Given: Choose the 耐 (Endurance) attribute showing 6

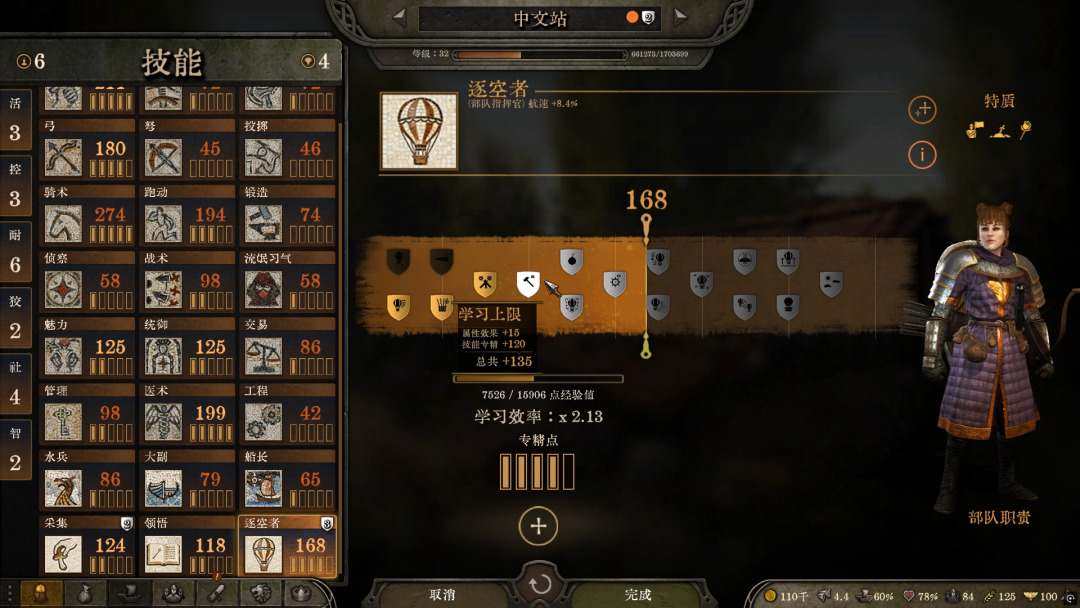Looking at the screenshot, I should pos(15,252).
